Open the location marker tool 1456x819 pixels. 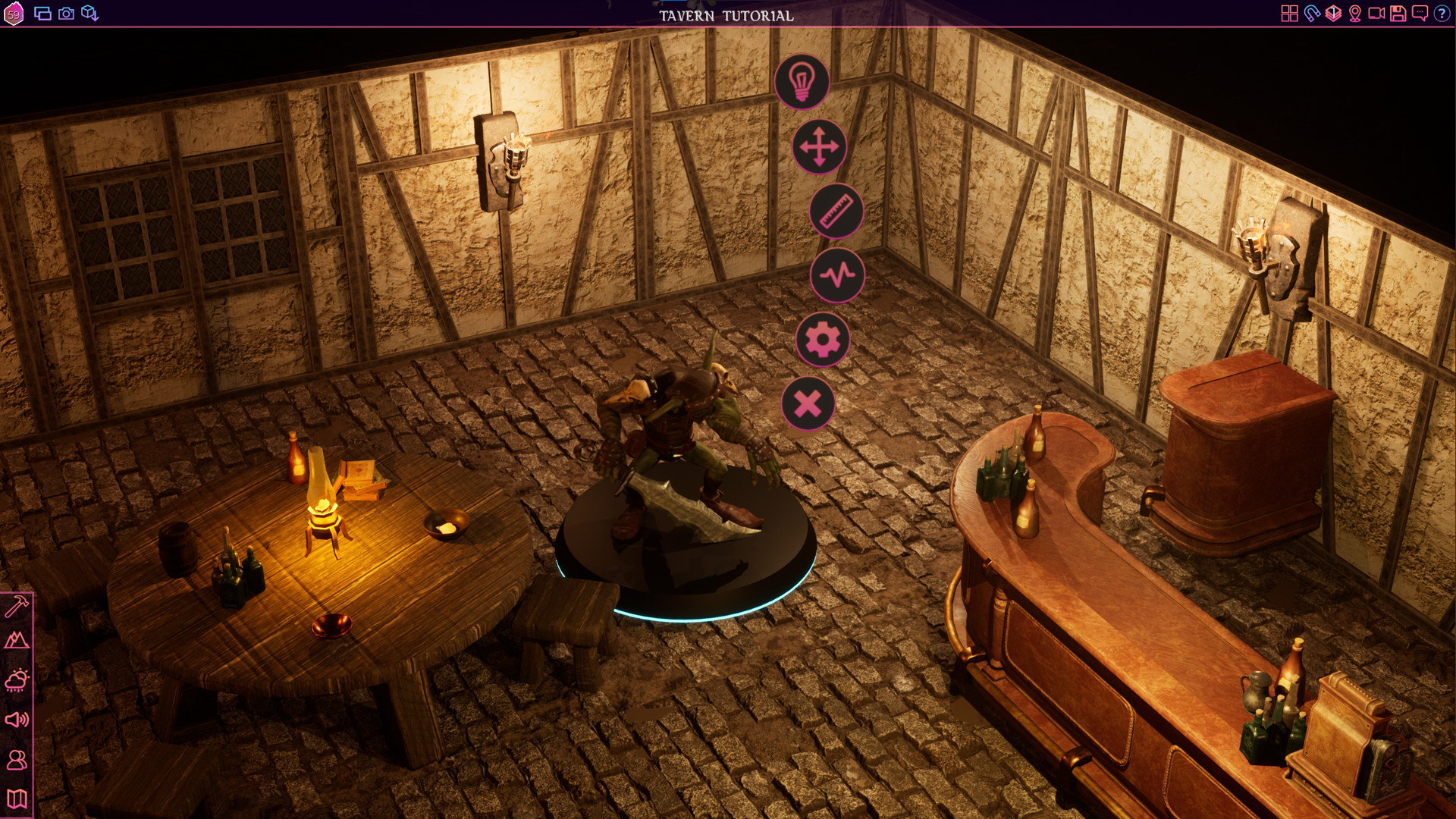pyautogui.click(x=1355, y=13)
